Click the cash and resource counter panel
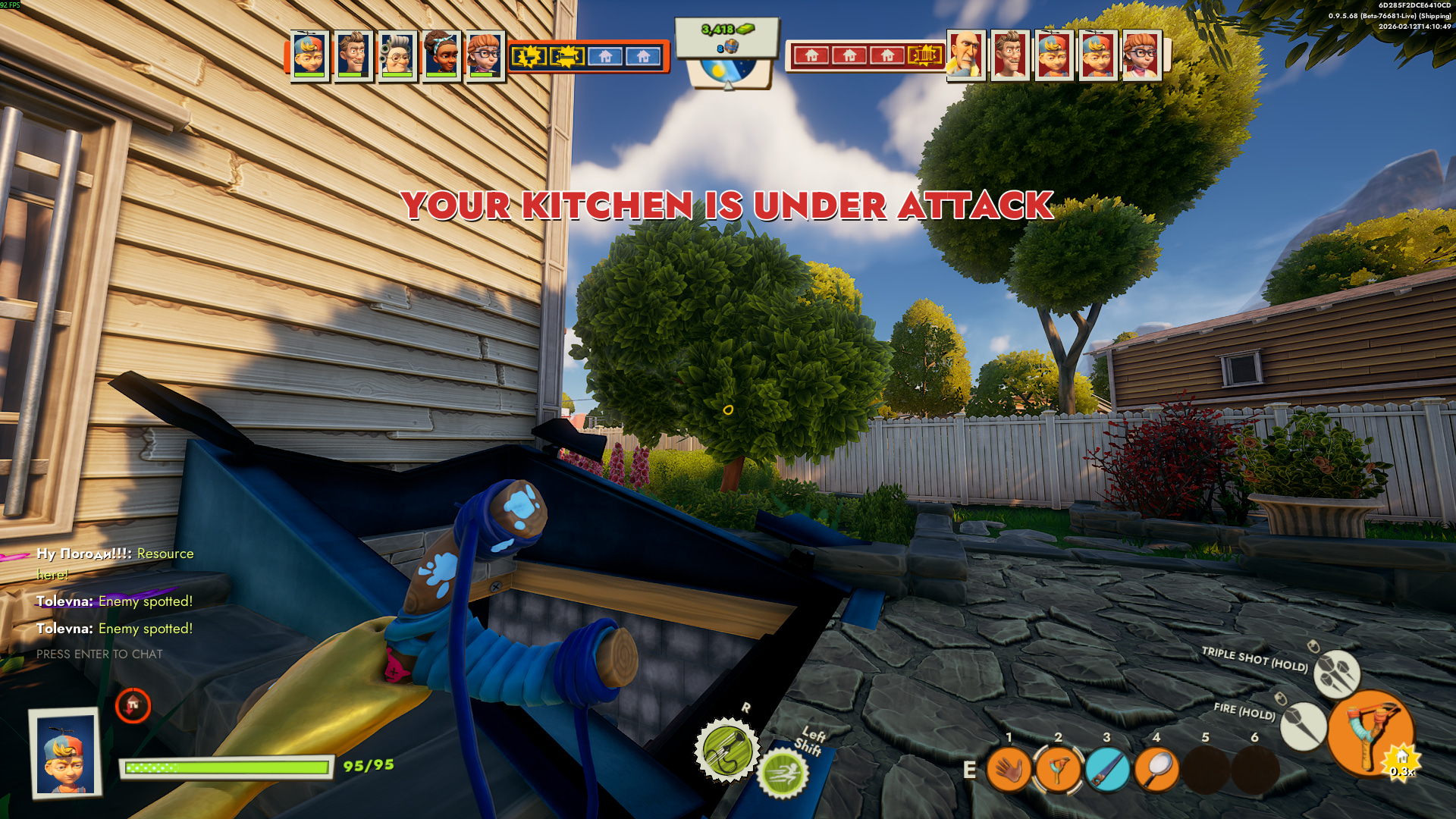 [727, 36]
